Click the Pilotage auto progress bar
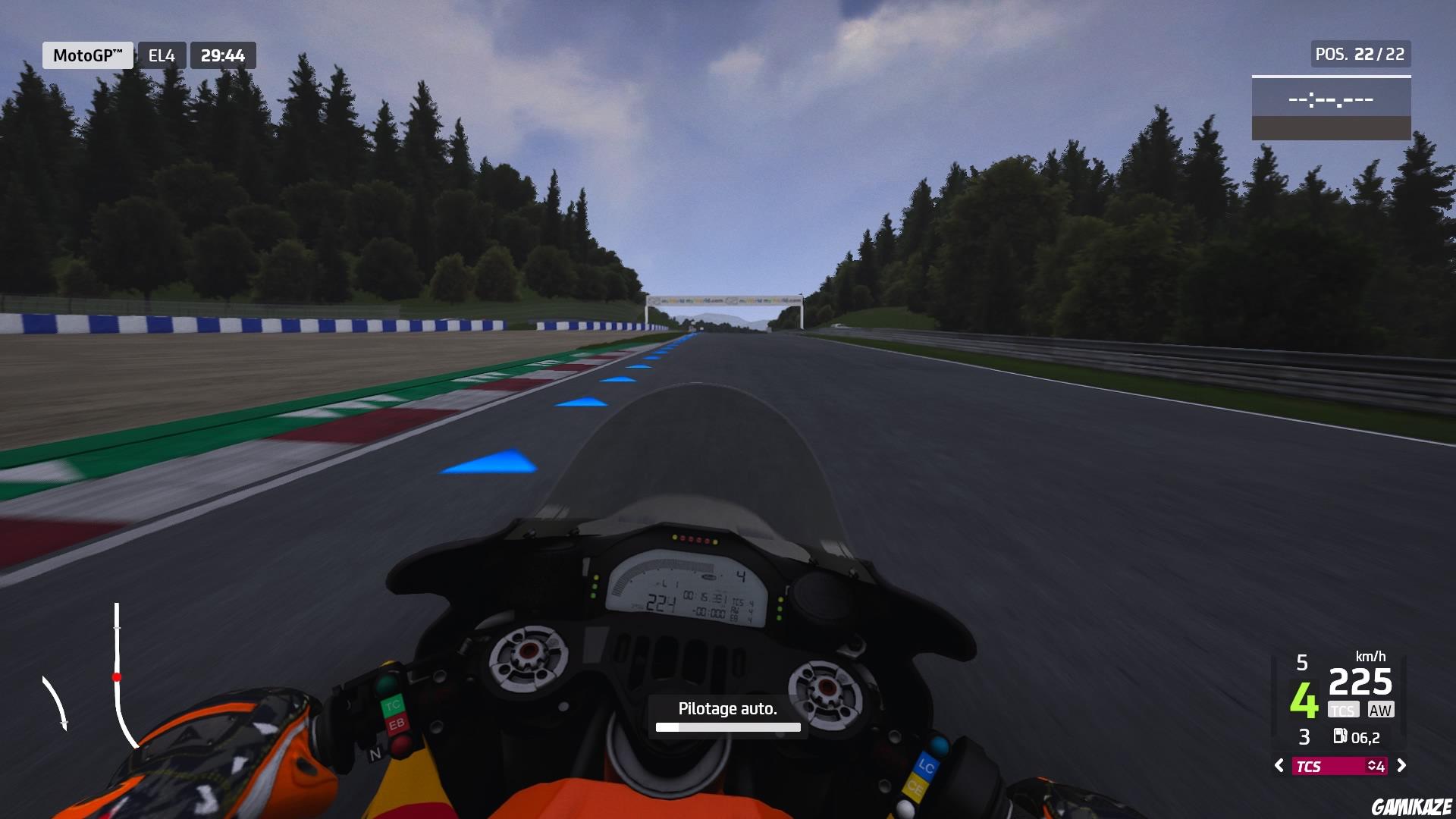 pyautogui.click(x=727, y=727)
